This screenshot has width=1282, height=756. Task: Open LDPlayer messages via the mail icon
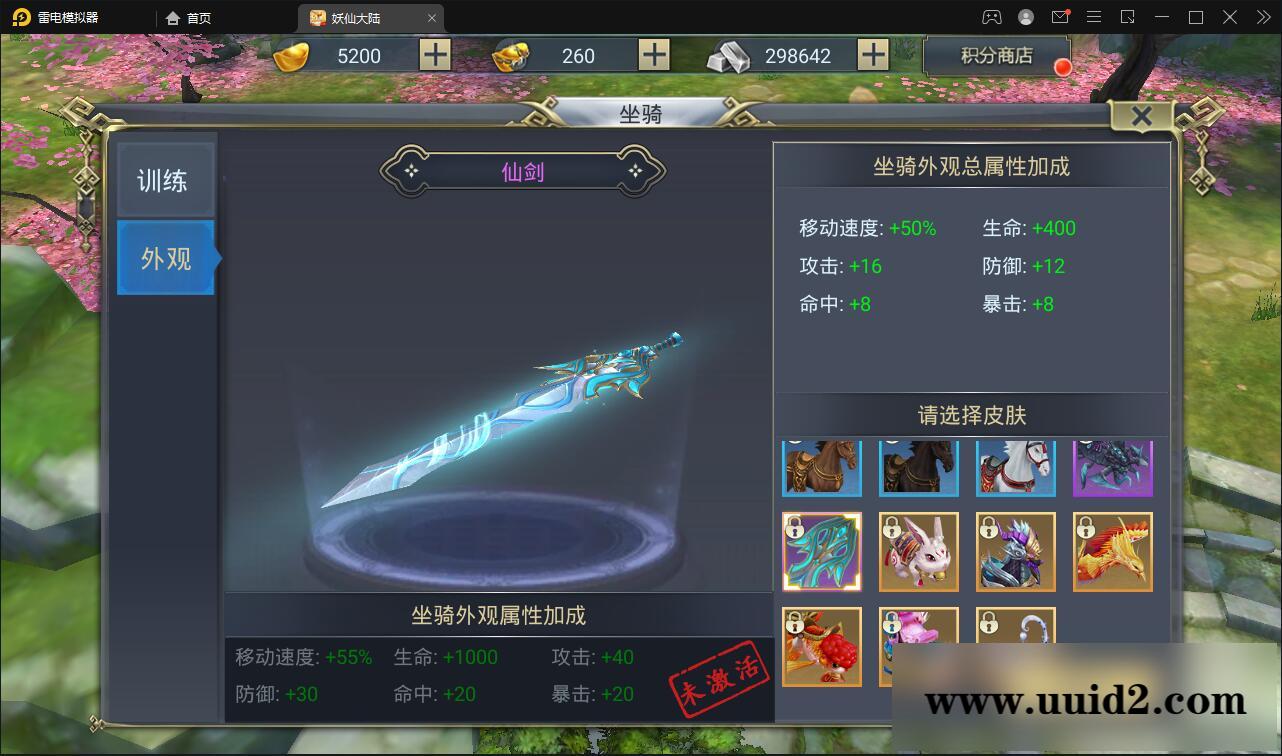pyautogui.click(x=1061, y=17)
